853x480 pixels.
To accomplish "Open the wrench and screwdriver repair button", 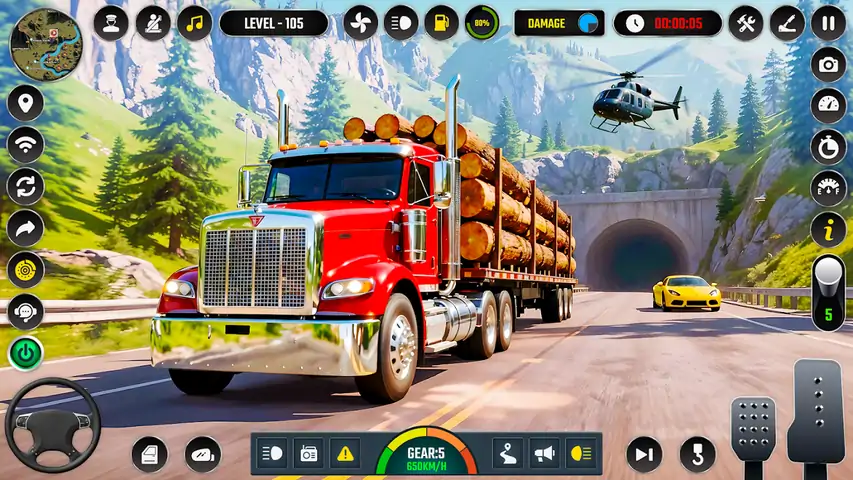I will (x=745, y=22).
